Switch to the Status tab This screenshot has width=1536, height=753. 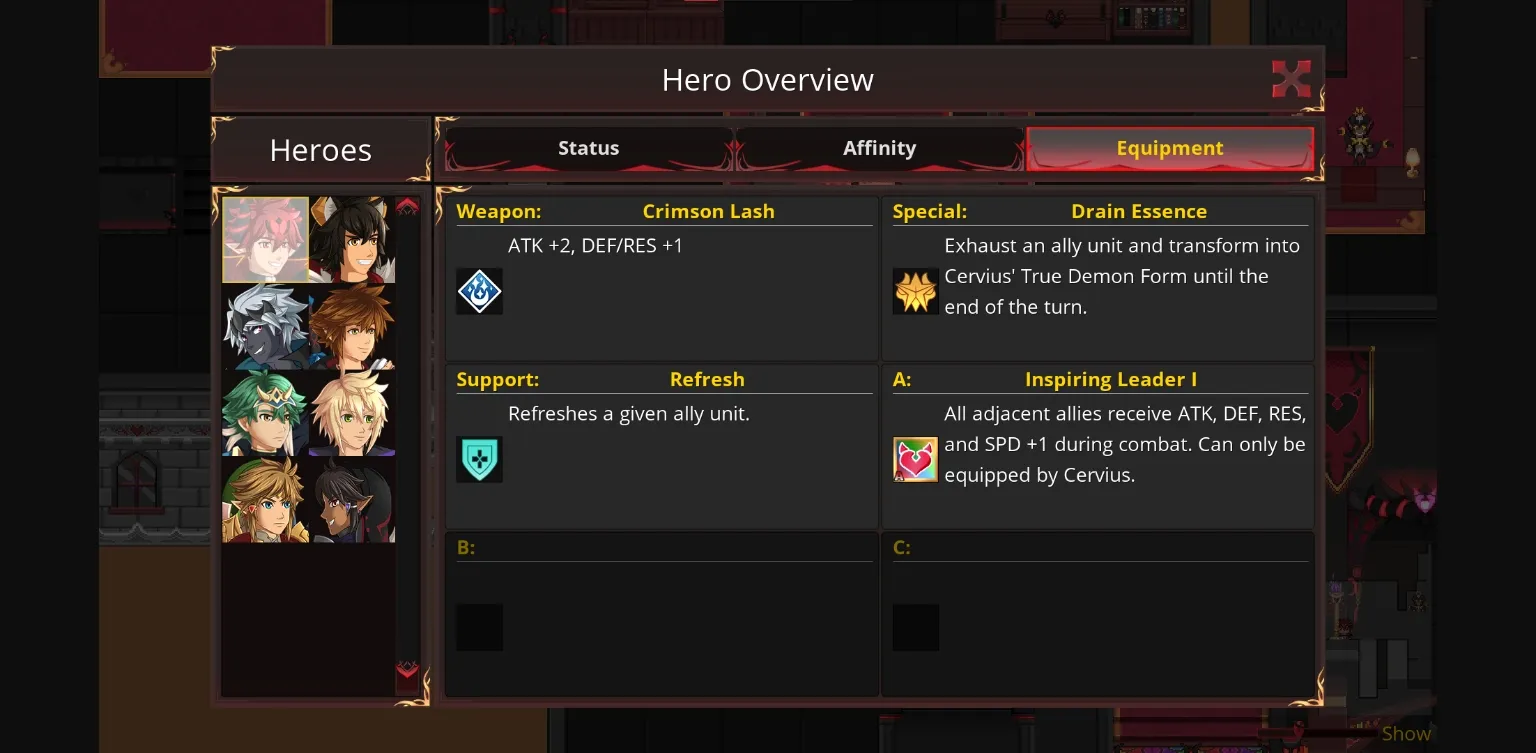[588, 147]
